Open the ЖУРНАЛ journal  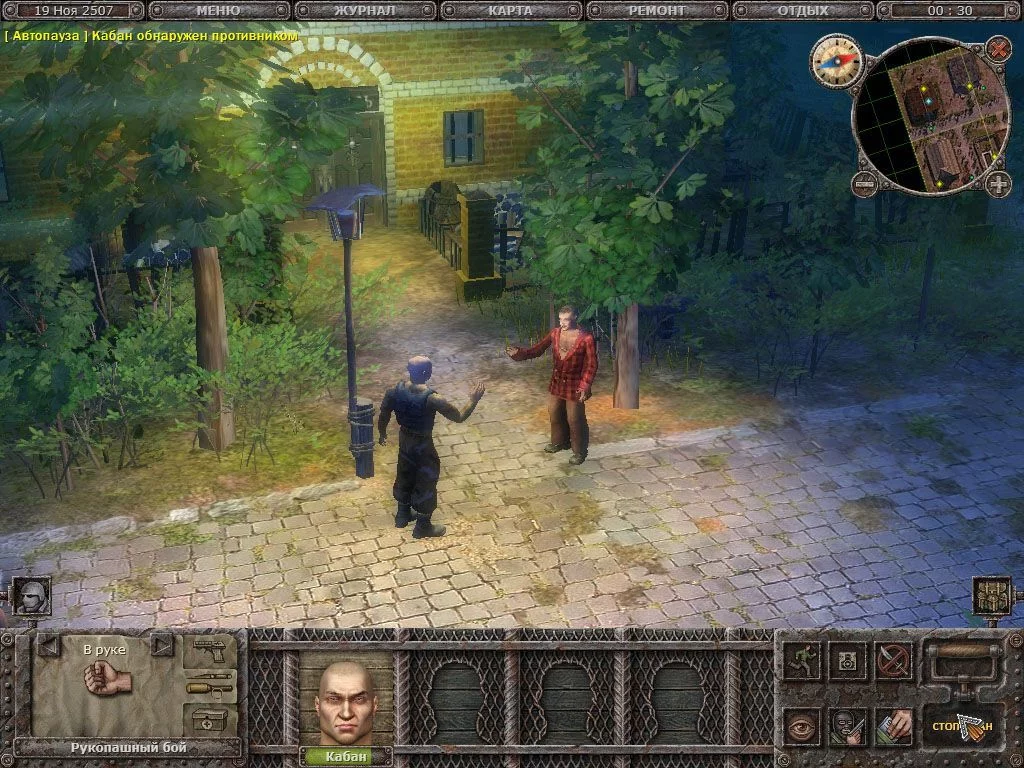point(364,11)
